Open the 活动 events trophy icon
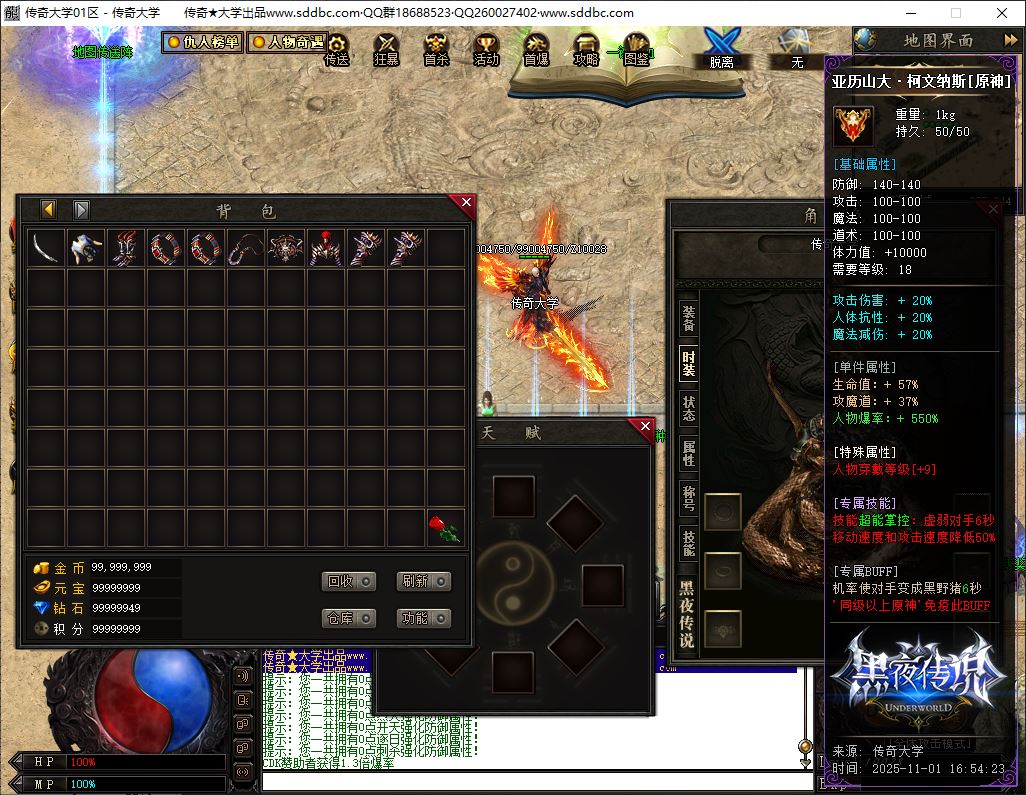This screenshot has width=1026, height=795. coord(486,48)
